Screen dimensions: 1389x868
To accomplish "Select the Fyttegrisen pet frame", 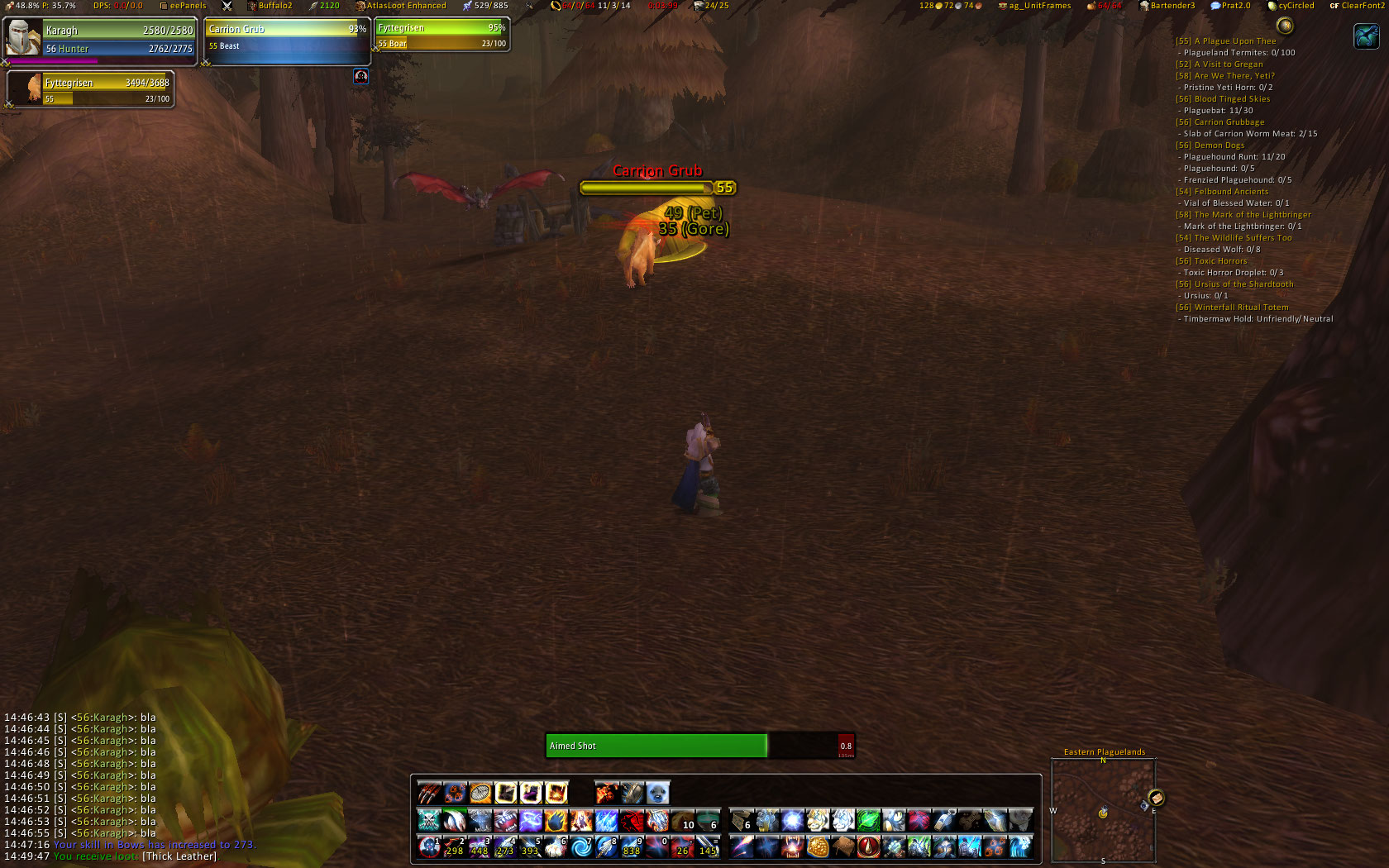I will pos(89,89).
